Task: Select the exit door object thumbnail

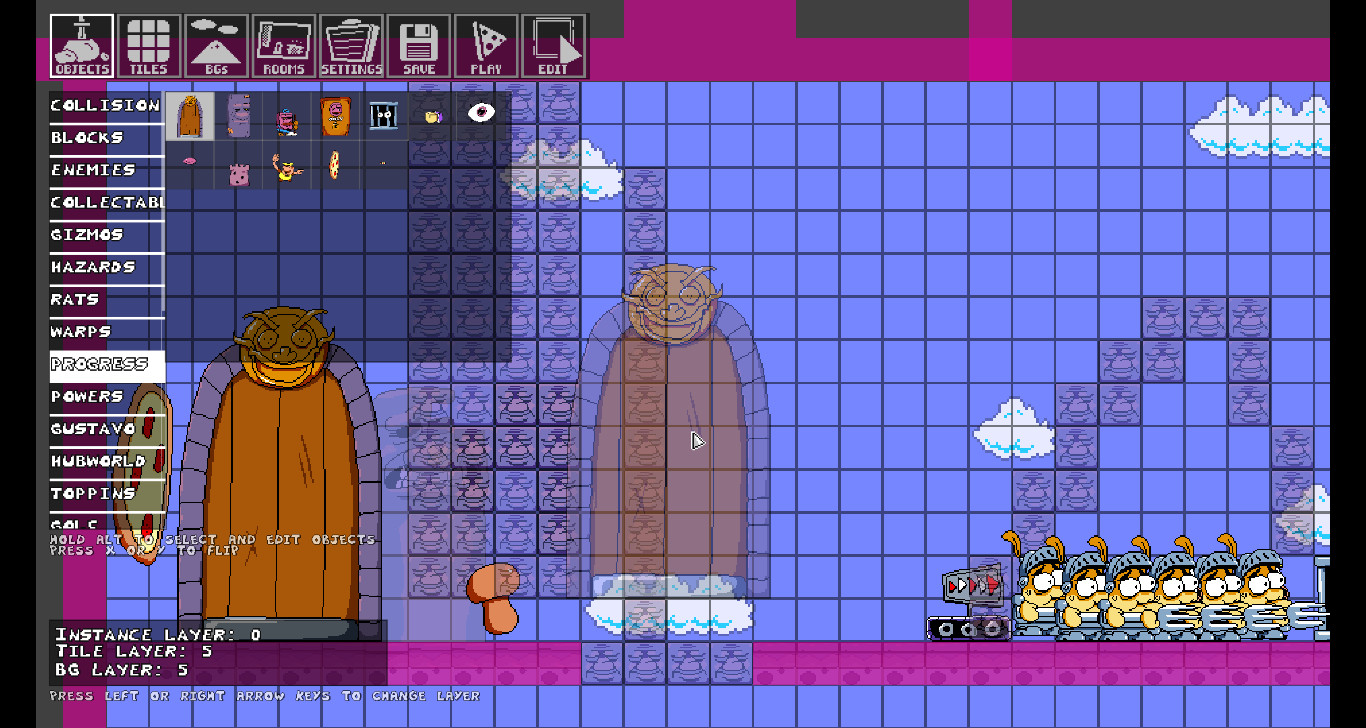Action: pos(190,115)
